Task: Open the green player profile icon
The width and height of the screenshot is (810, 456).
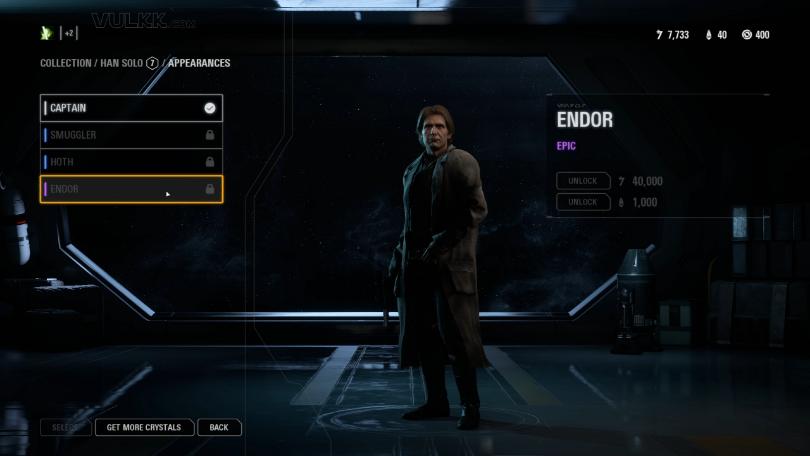Action: click(x=46, y=33)
